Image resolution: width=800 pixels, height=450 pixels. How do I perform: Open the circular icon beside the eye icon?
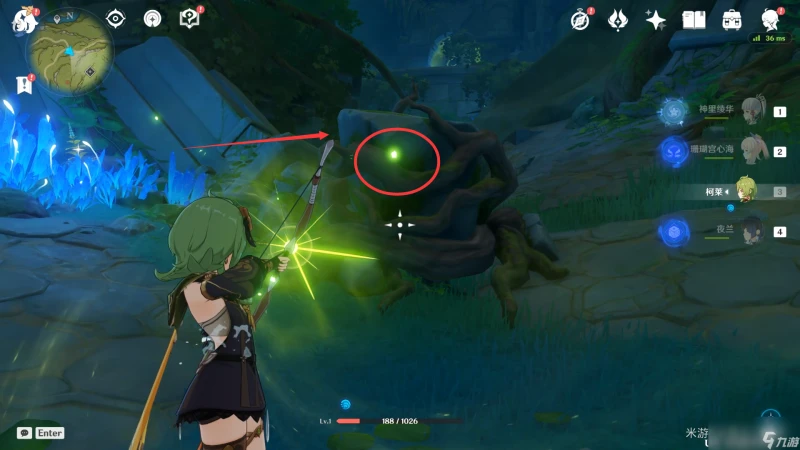[152, 19]
